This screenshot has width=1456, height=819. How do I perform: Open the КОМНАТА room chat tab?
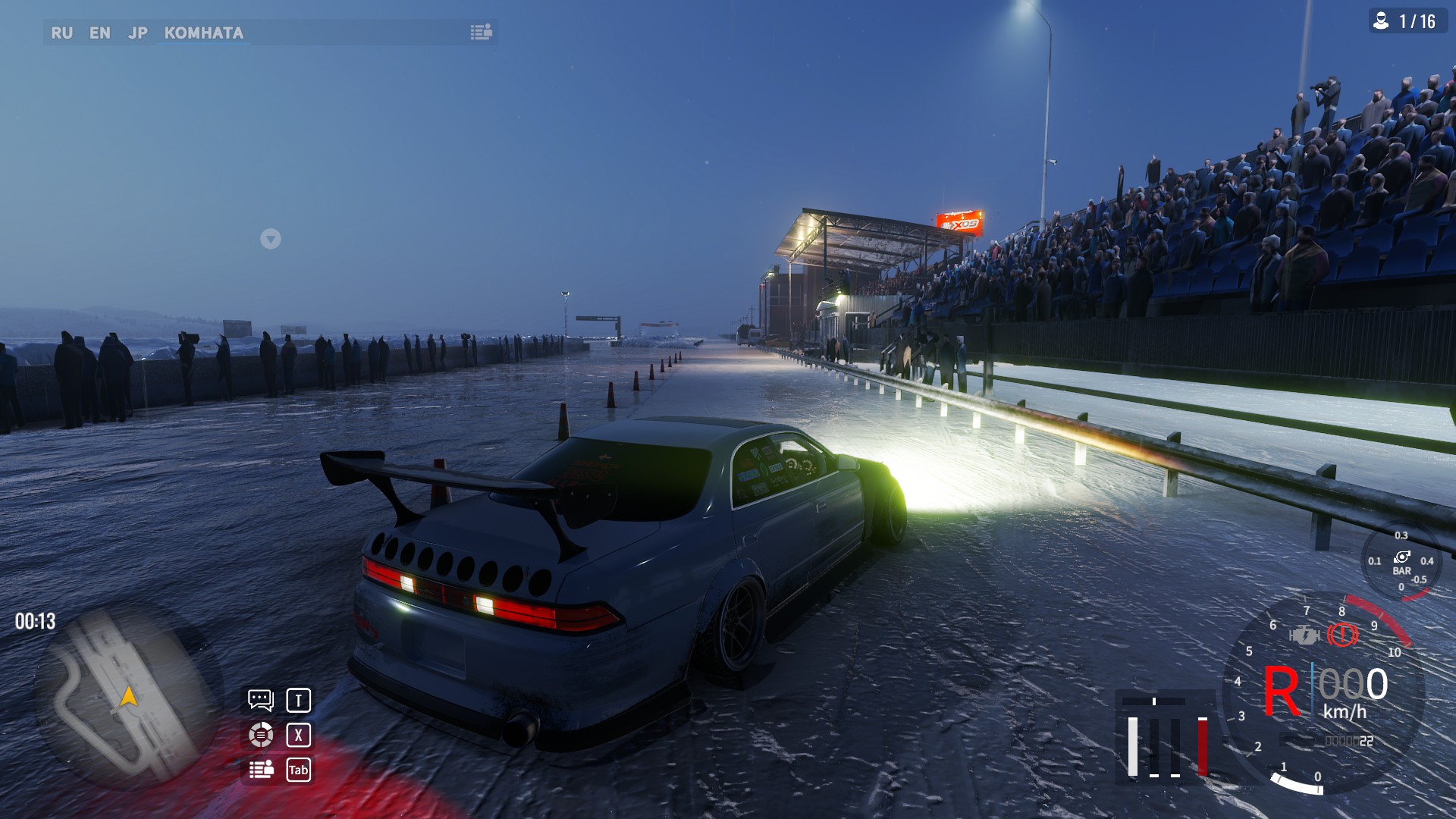click(203, 33)
